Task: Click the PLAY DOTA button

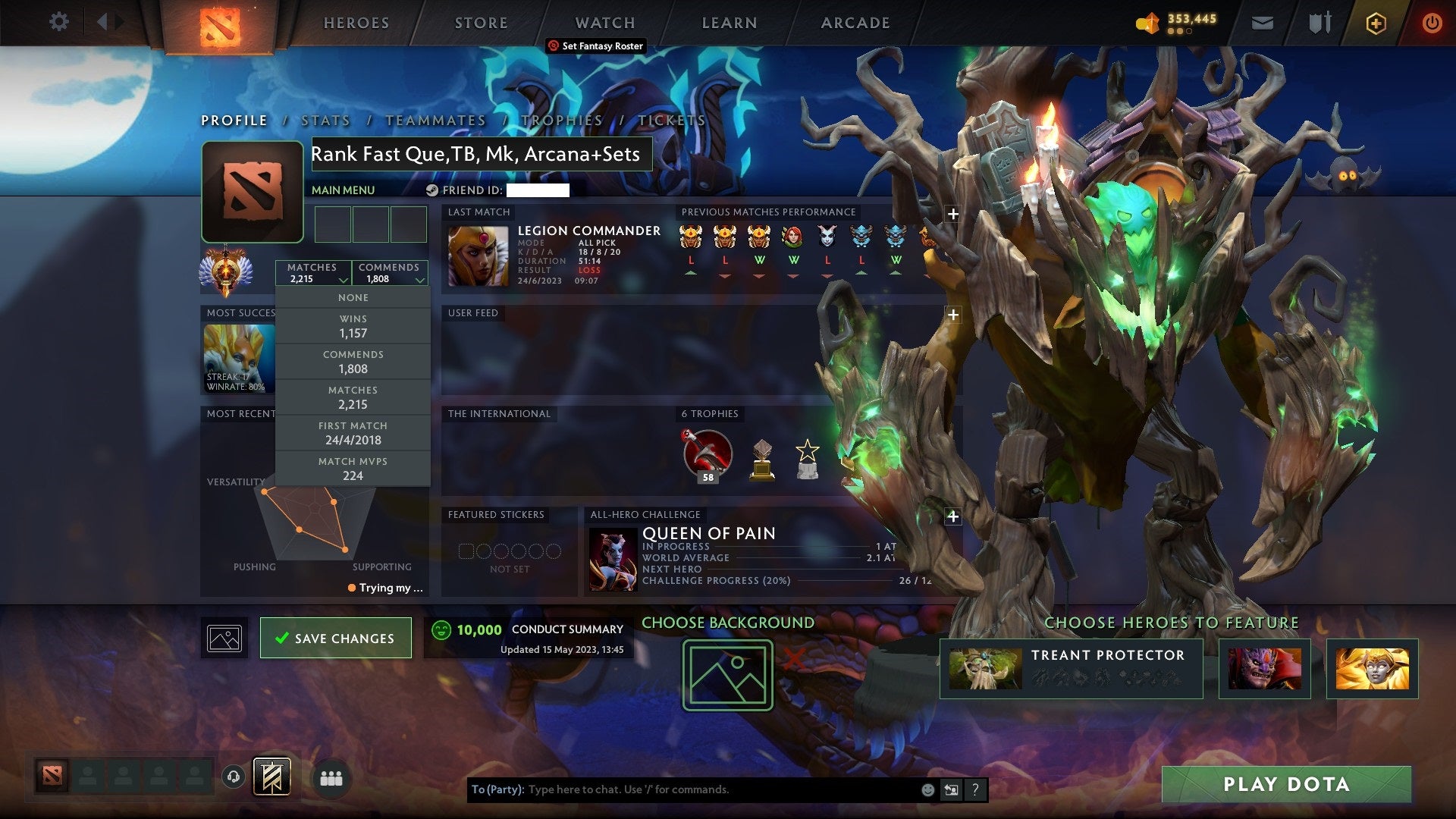Action: [x=1285, y=785]
